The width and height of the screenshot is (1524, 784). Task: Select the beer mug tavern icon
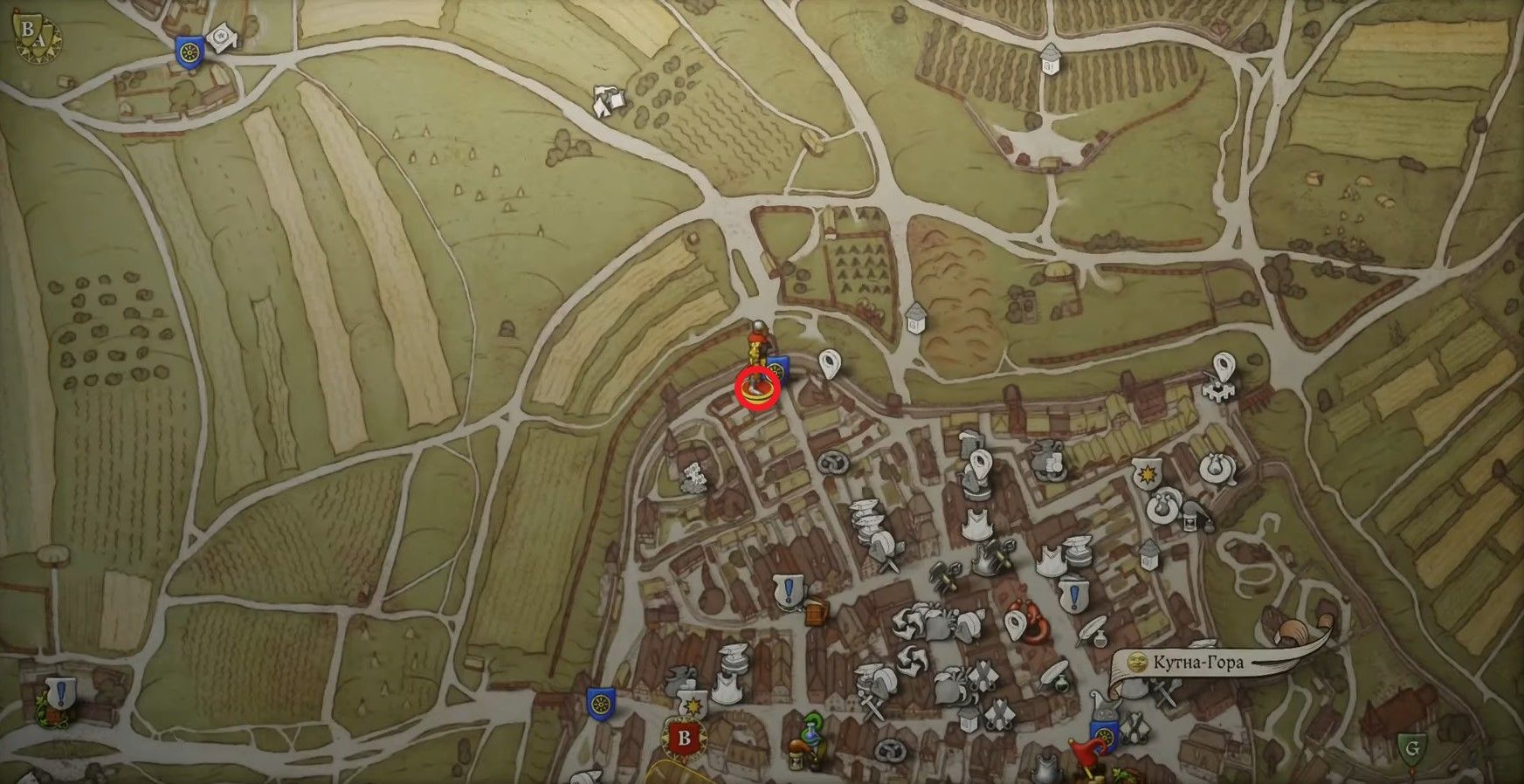click(817, 614)
